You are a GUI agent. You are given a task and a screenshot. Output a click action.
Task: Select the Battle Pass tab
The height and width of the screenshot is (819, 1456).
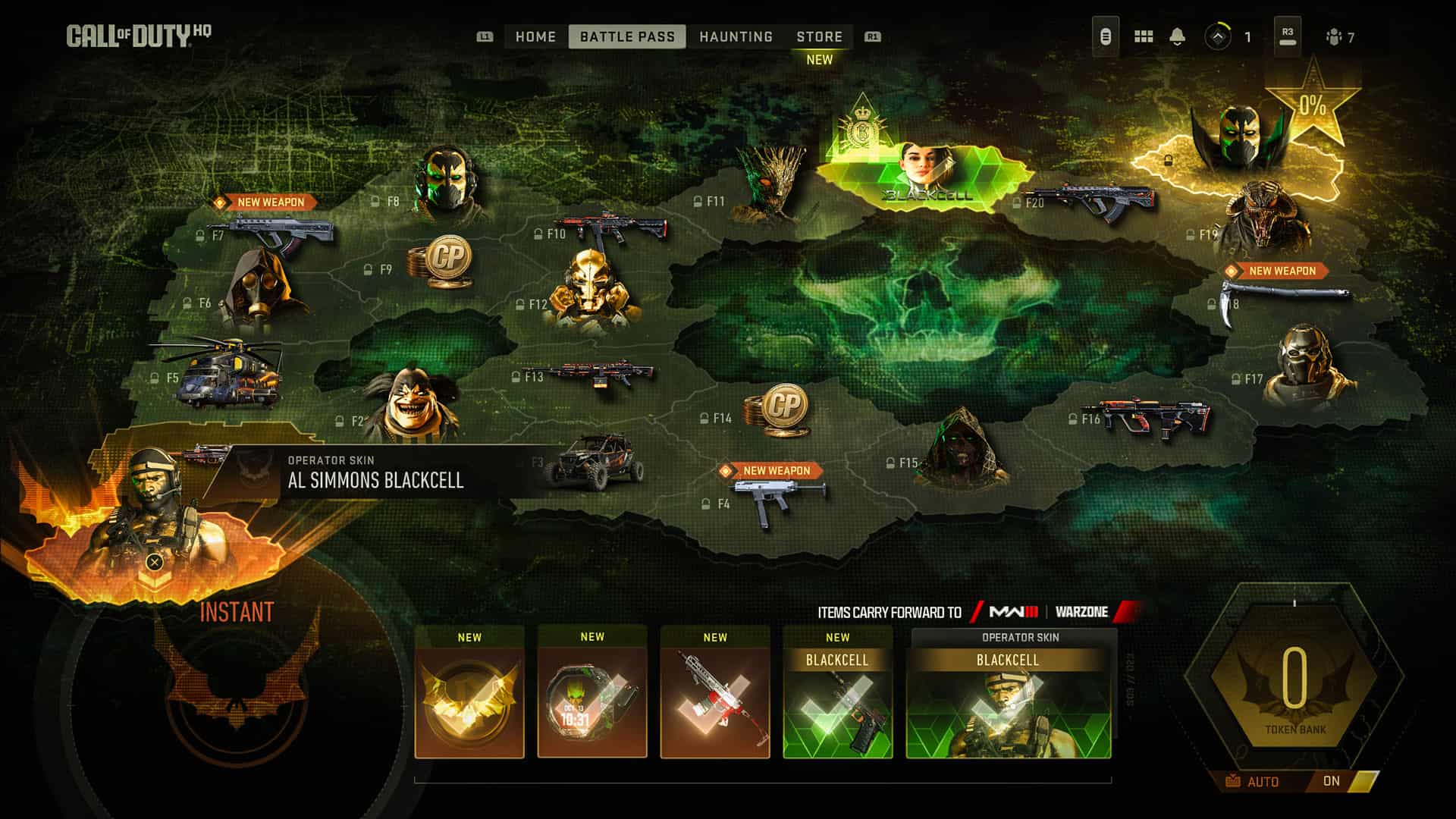[x=627, y=36]
